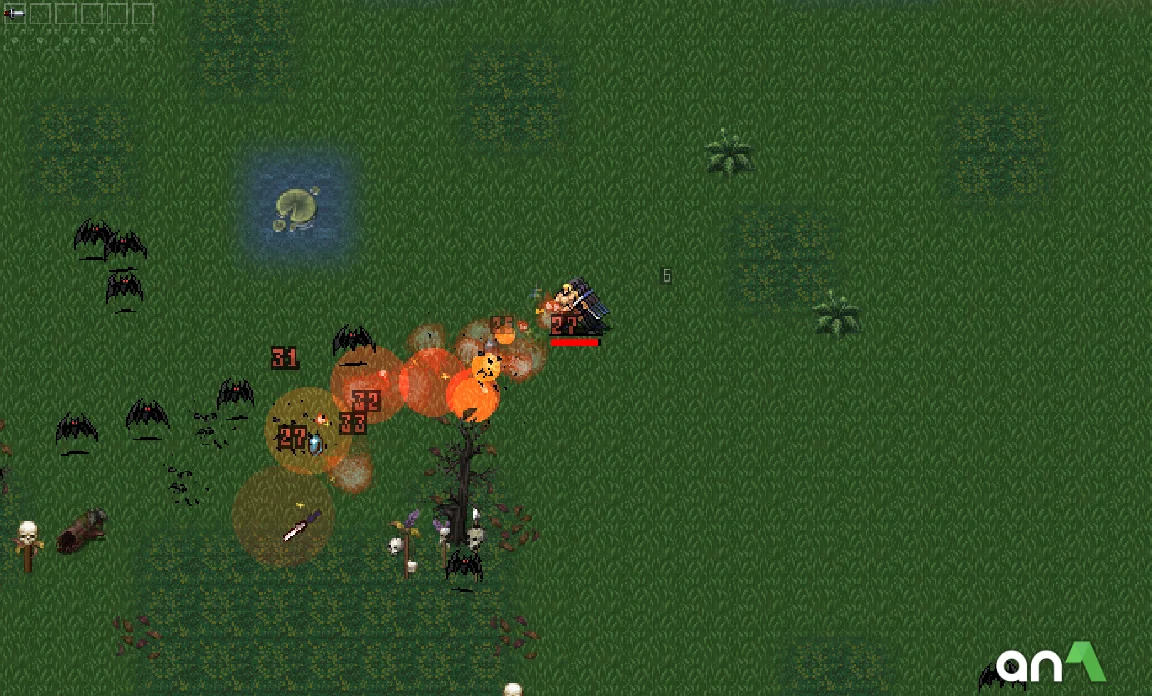1152x696 pixels.
Task: Select the knife weapon slot
Action: pyautogui.click(x=15, y=14)
